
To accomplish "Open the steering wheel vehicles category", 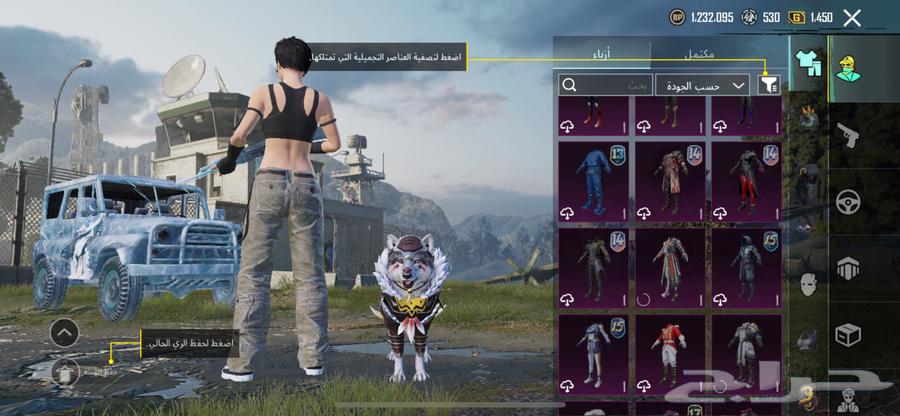I will point(847,202).
